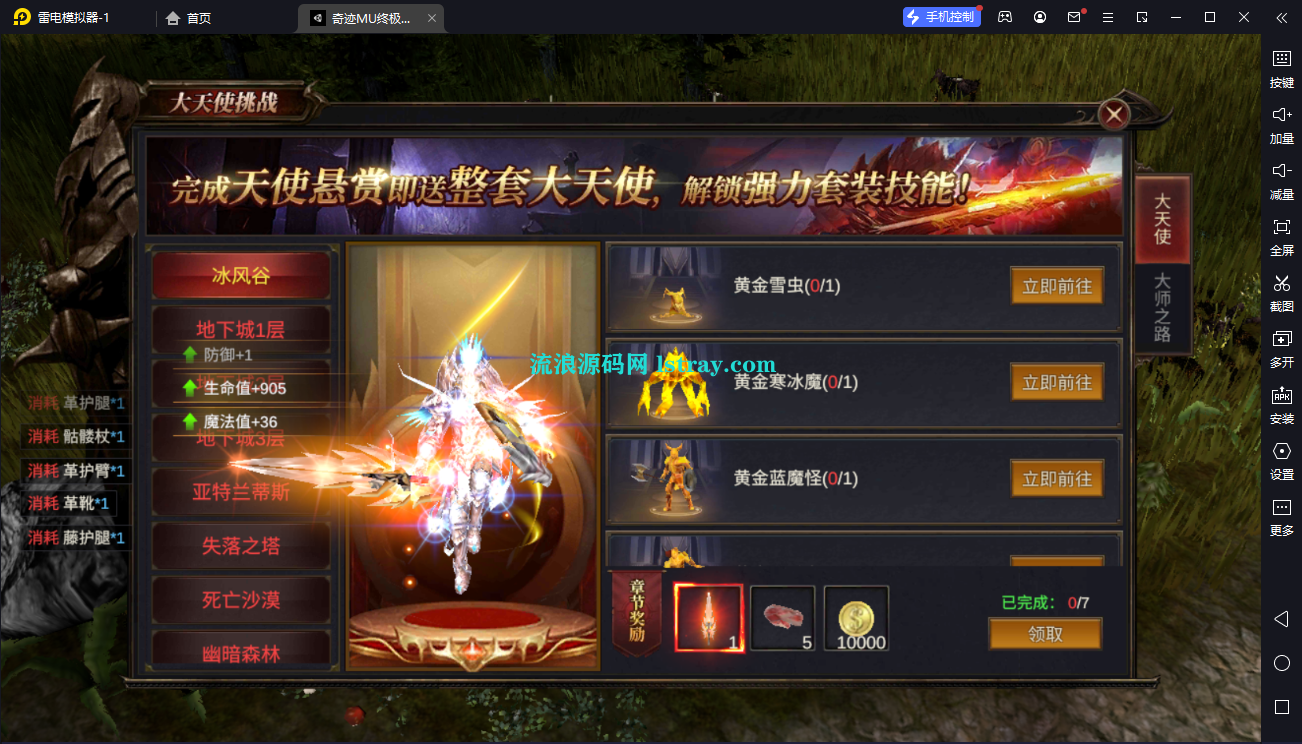Screen dimensions: 1302x744
Task: Check unread messages via the mail icon
Action: tap(1074, 17)
